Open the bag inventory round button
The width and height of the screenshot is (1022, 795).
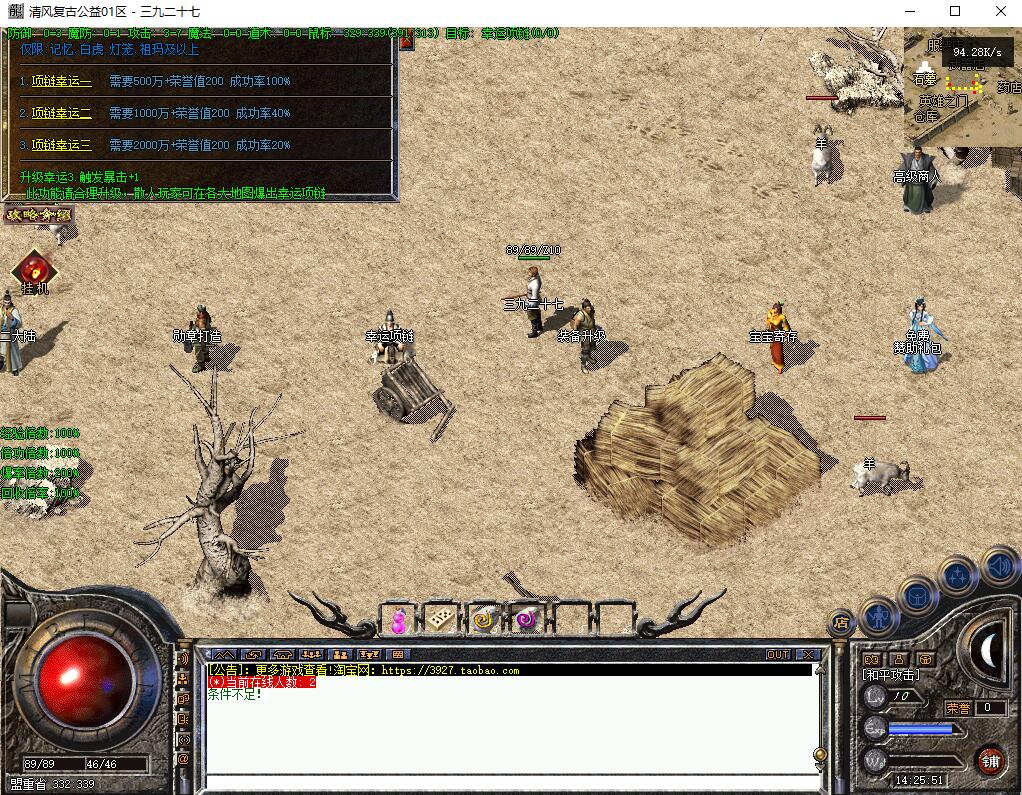click(x=918, y=597)
